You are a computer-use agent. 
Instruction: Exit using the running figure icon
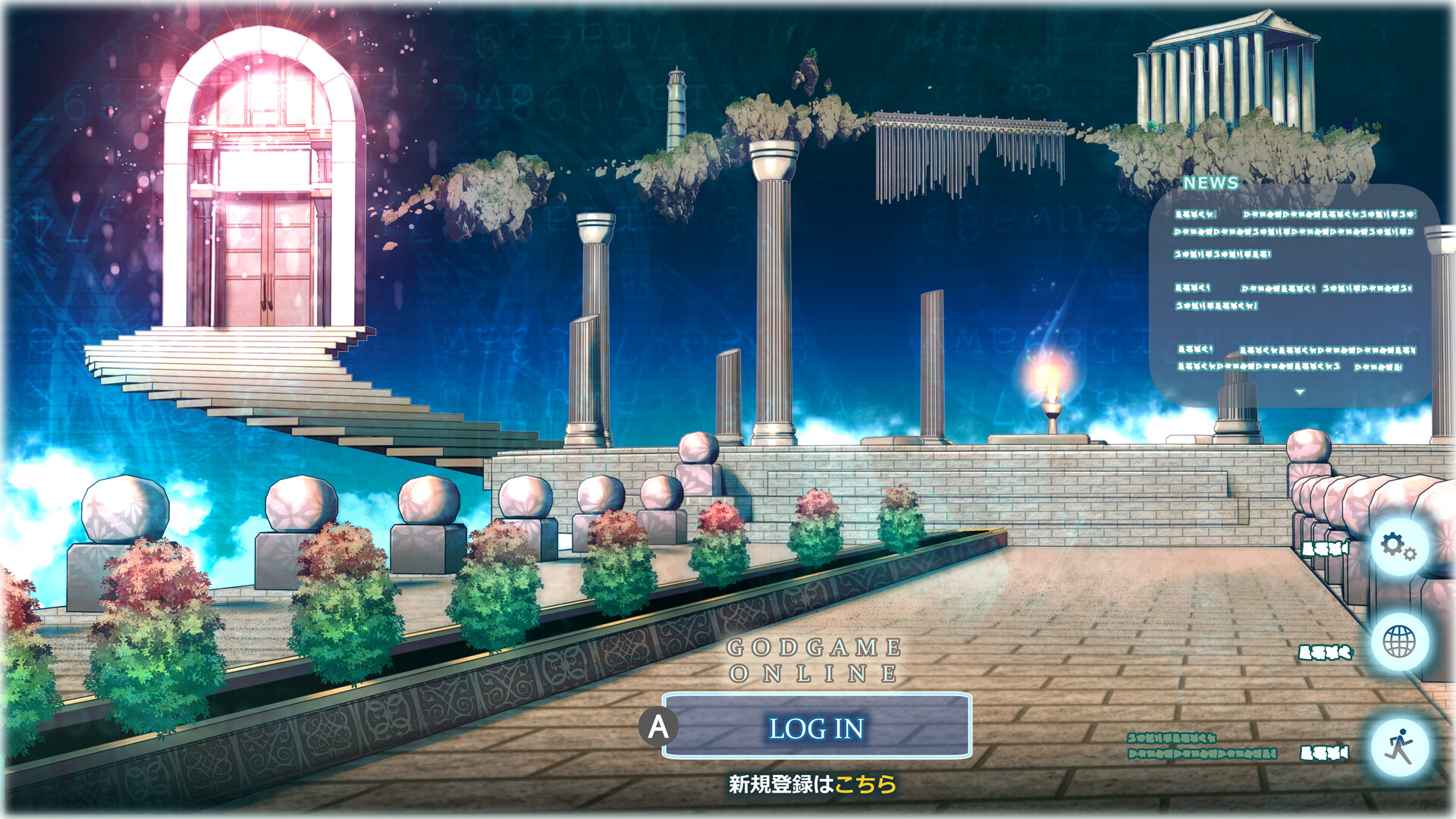pyautogui.click(x=1398, y=747)
